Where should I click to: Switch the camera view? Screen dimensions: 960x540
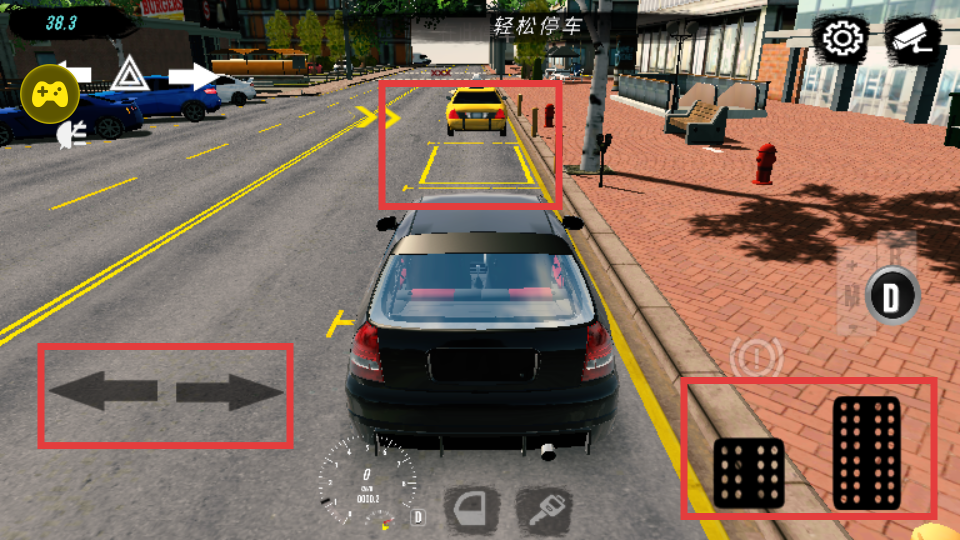click(913, 40)
